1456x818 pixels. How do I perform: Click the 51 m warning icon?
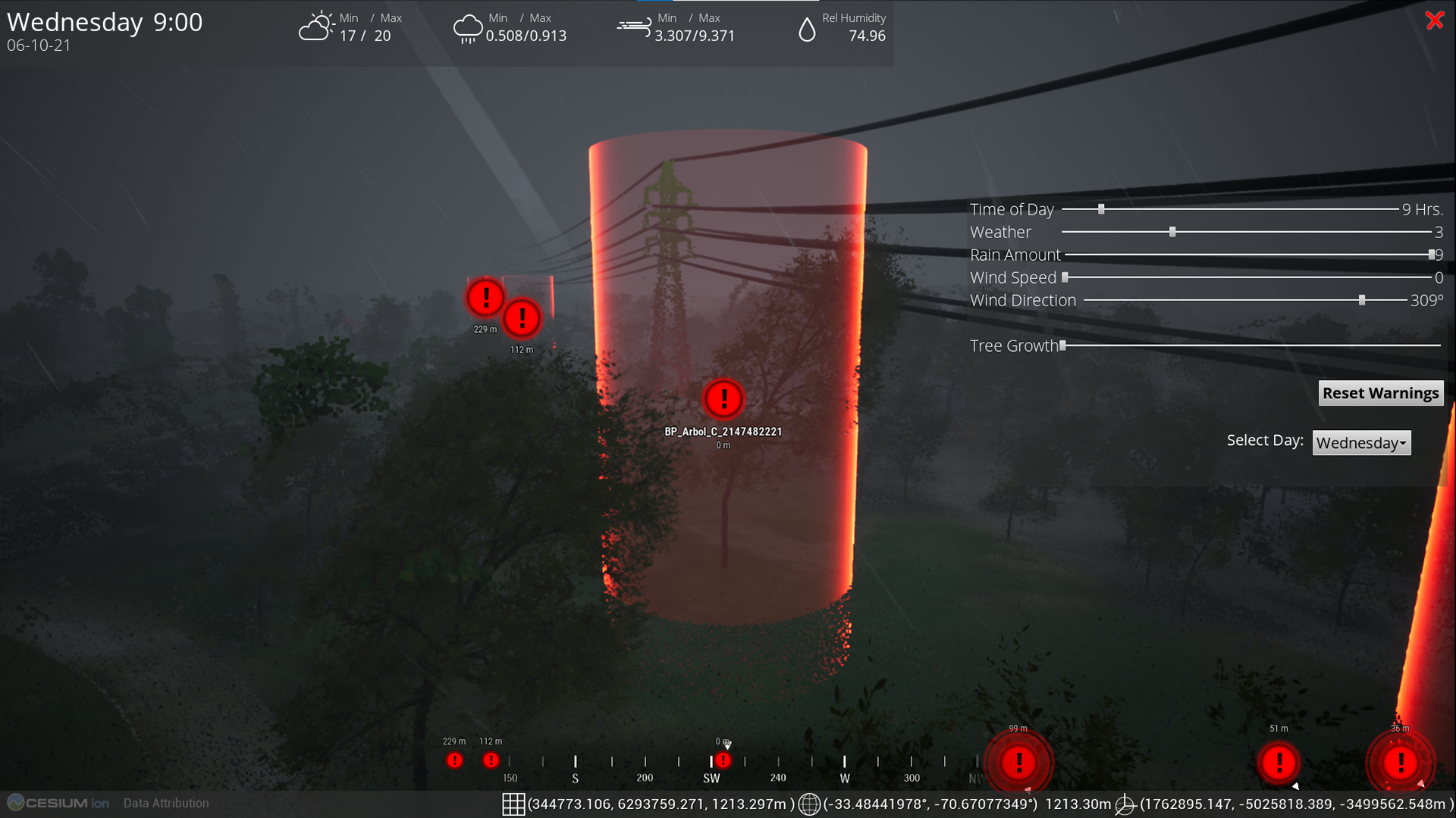1279,762
